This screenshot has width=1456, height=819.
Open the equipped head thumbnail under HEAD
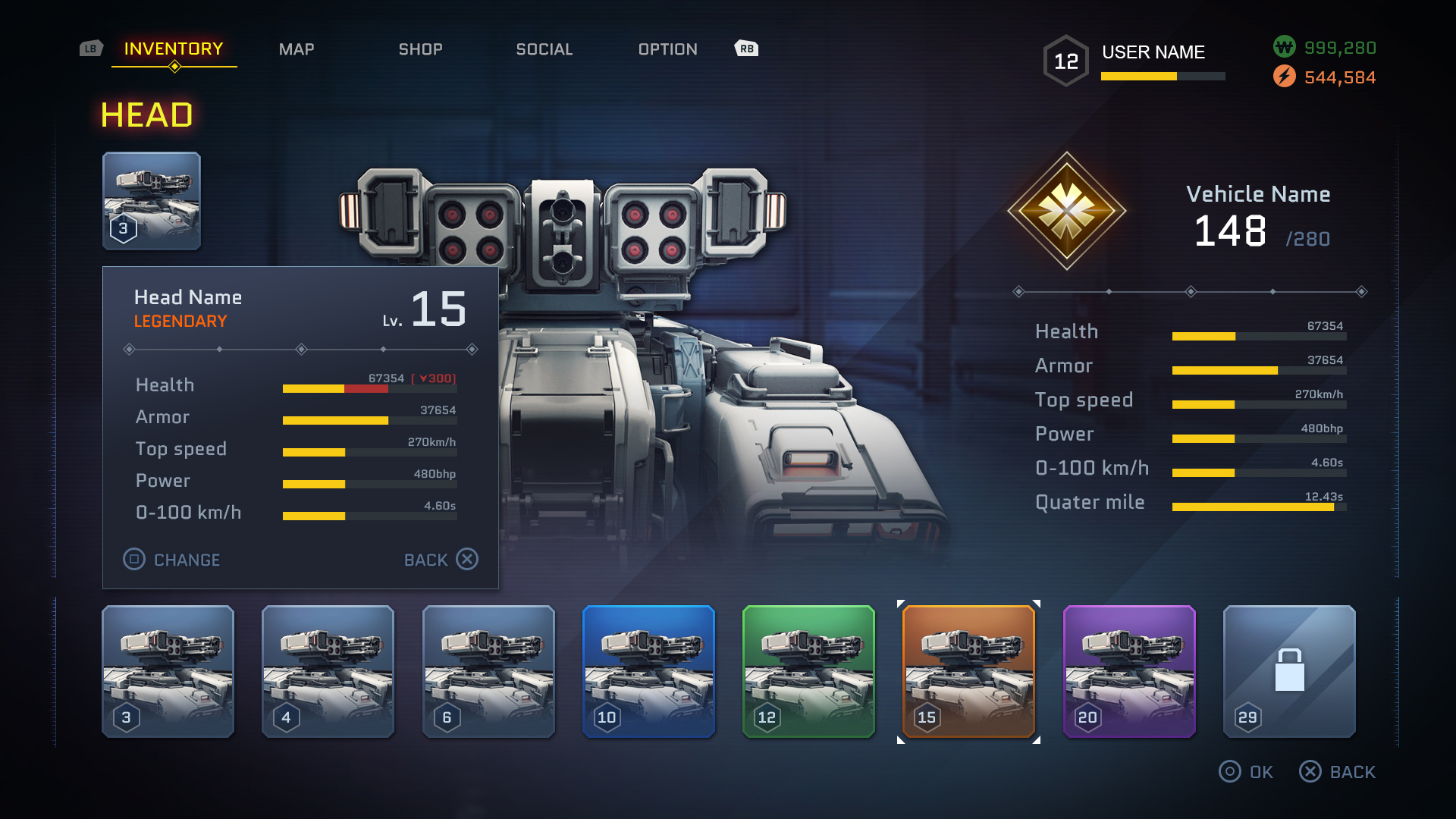click(152, 201)
